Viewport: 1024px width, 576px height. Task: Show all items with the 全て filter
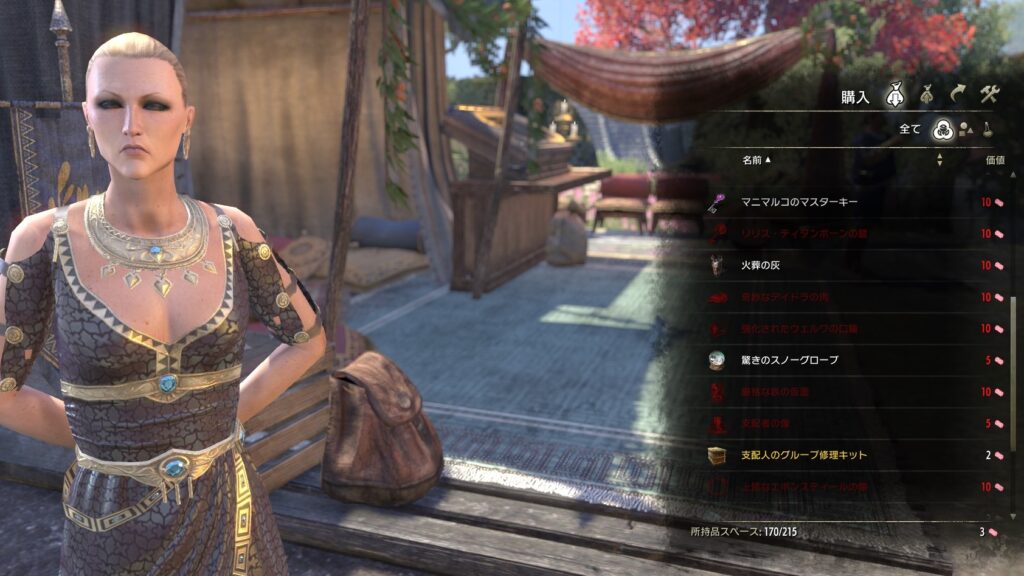pos(941,128)
